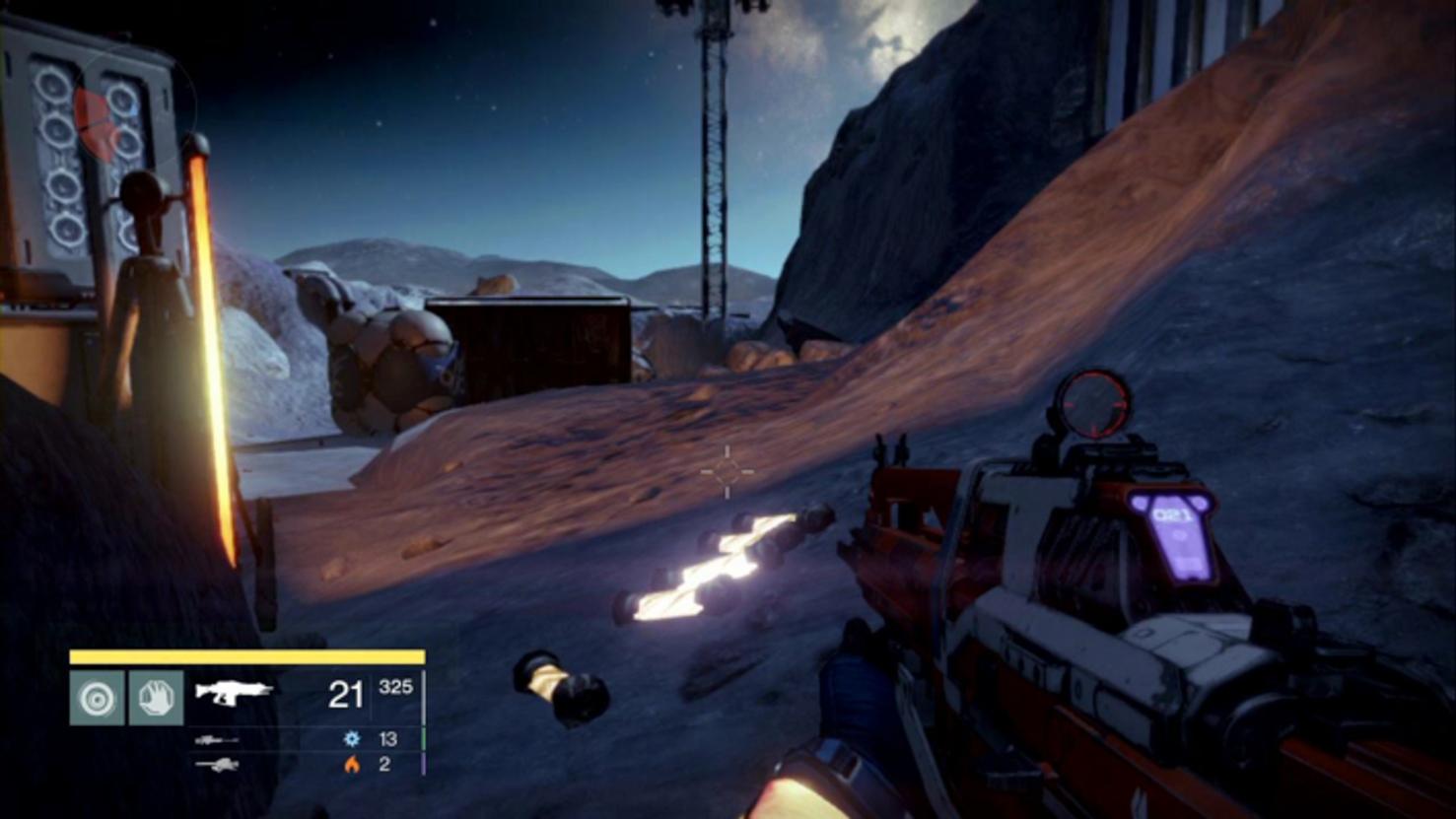Switch to the special weapon icon
Image resolution: width=1456 pixels, height=819 pixels.
pos(216,739)
